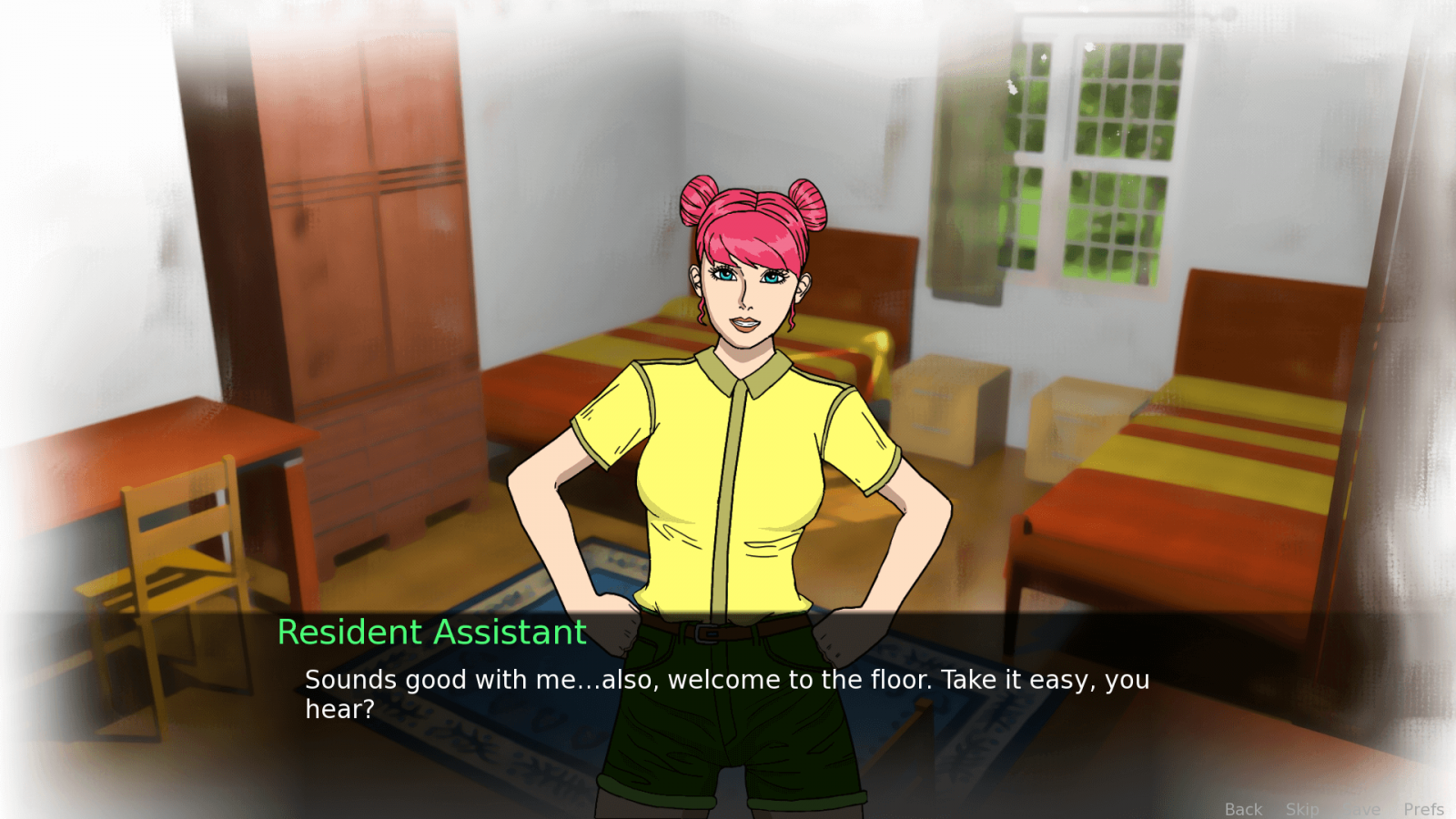Go back with the Back button
This screenshot has height=819, width=1456.
[x=1243, y=809]
